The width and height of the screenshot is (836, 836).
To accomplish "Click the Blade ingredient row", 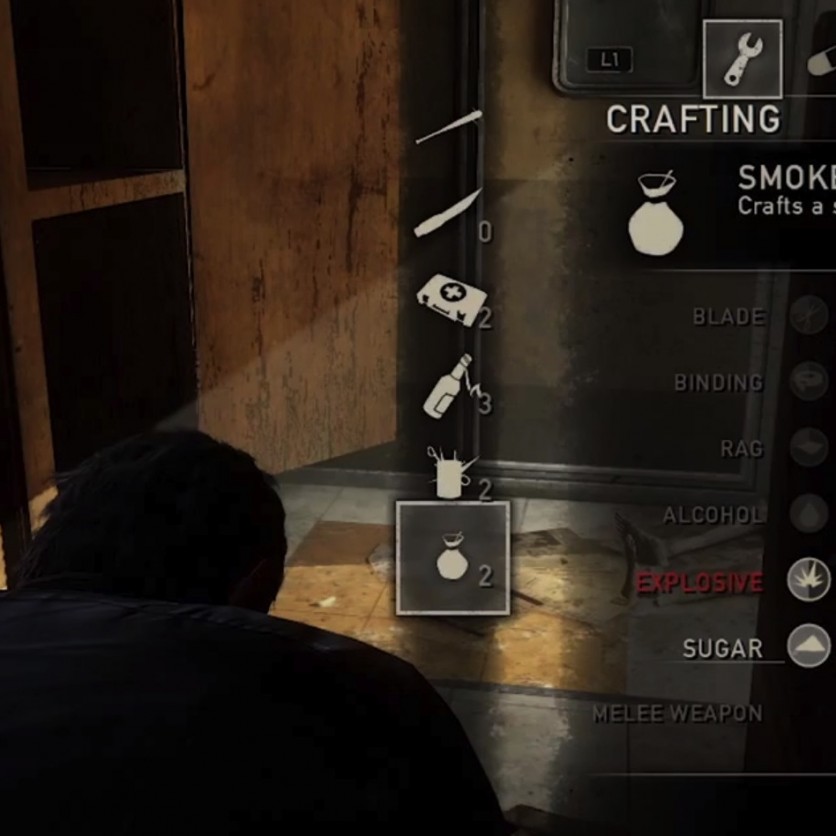I will [729, 317].
